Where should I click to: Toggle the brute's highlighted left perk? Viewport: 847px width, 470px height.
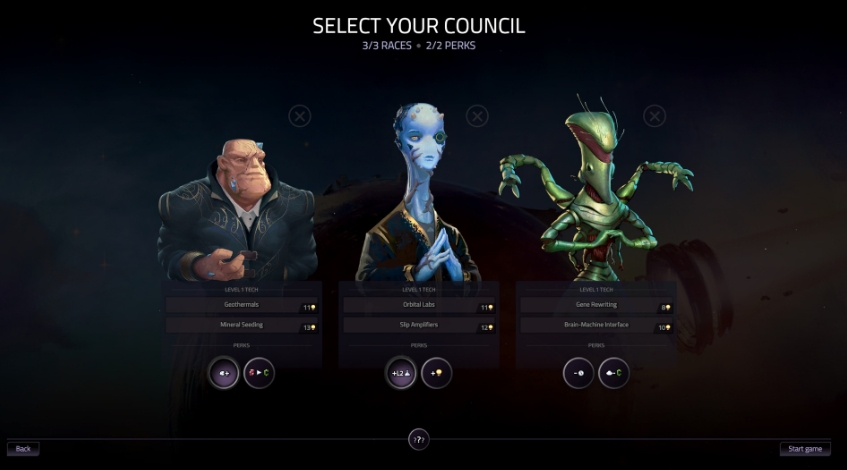tap(223, 373)
